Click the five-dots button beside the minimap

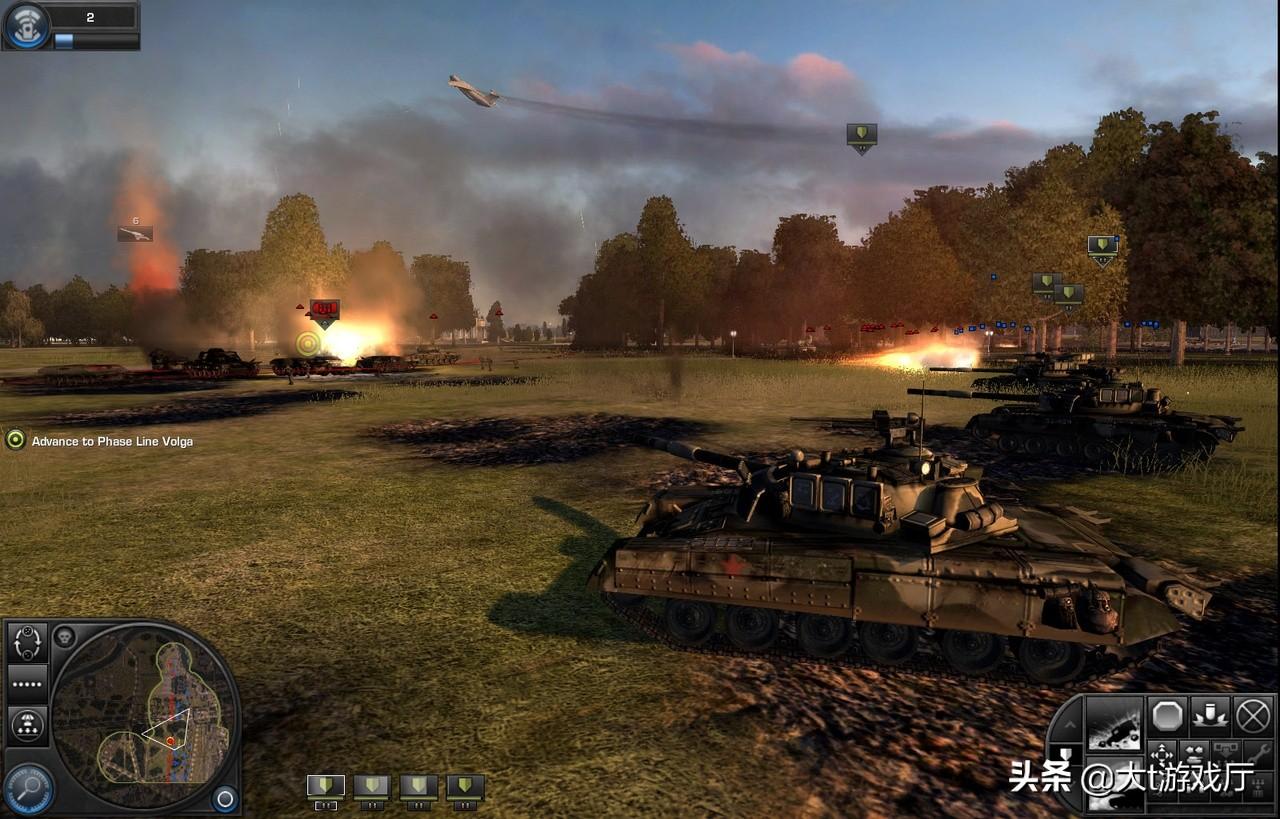click(27, 684)
